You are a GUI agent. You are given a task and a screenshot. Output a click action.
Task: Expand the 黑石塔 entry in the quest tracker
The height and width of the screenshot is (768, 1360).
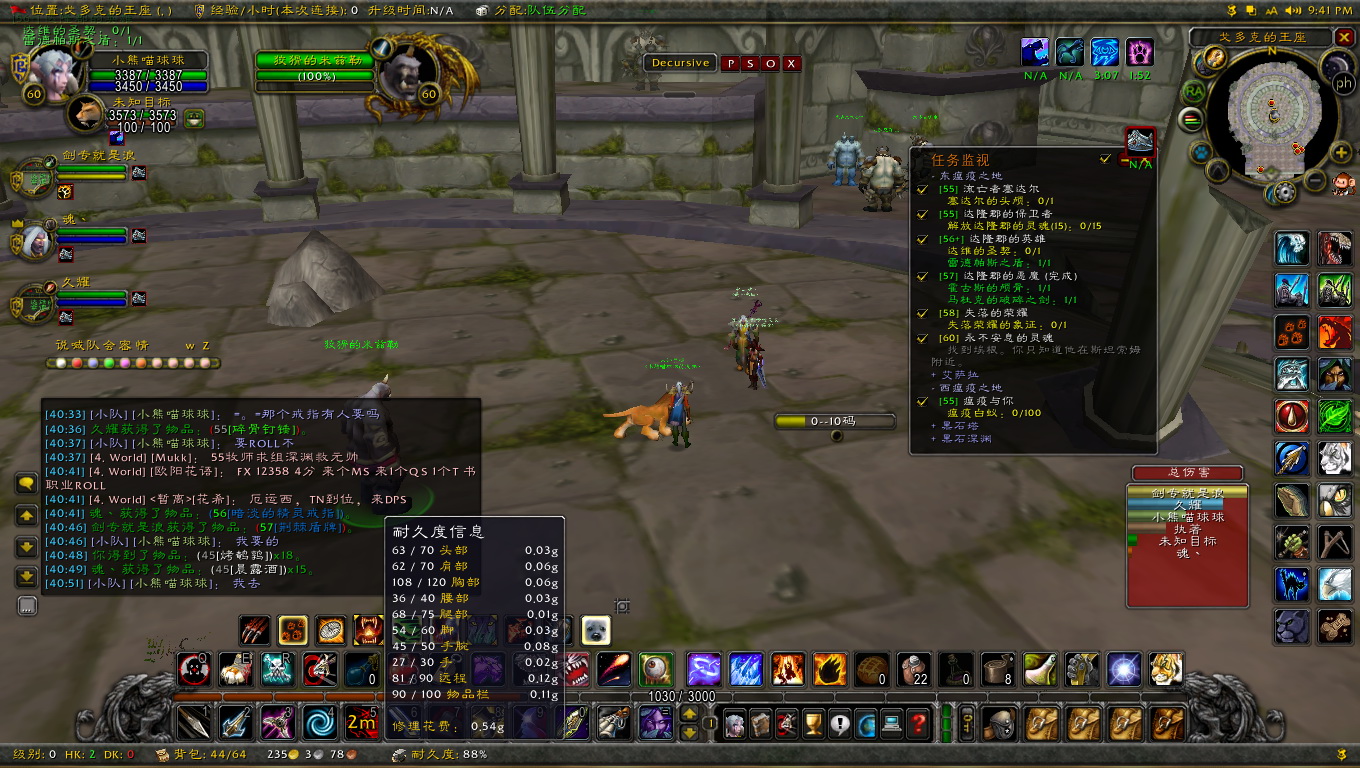click(x=932, y=427)
